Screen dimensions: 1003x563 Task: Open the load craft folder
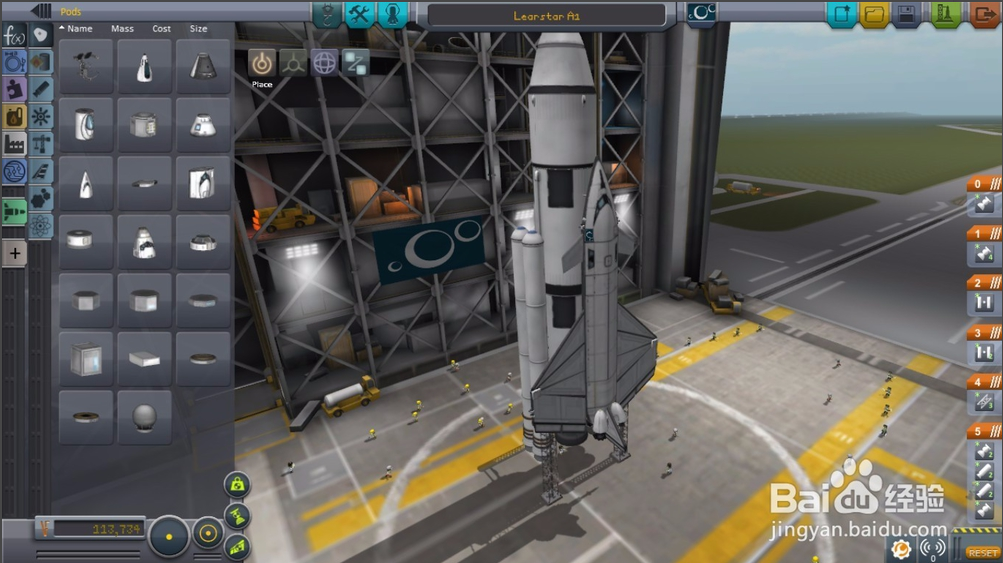pyautogui.click(x=875, y=15)
